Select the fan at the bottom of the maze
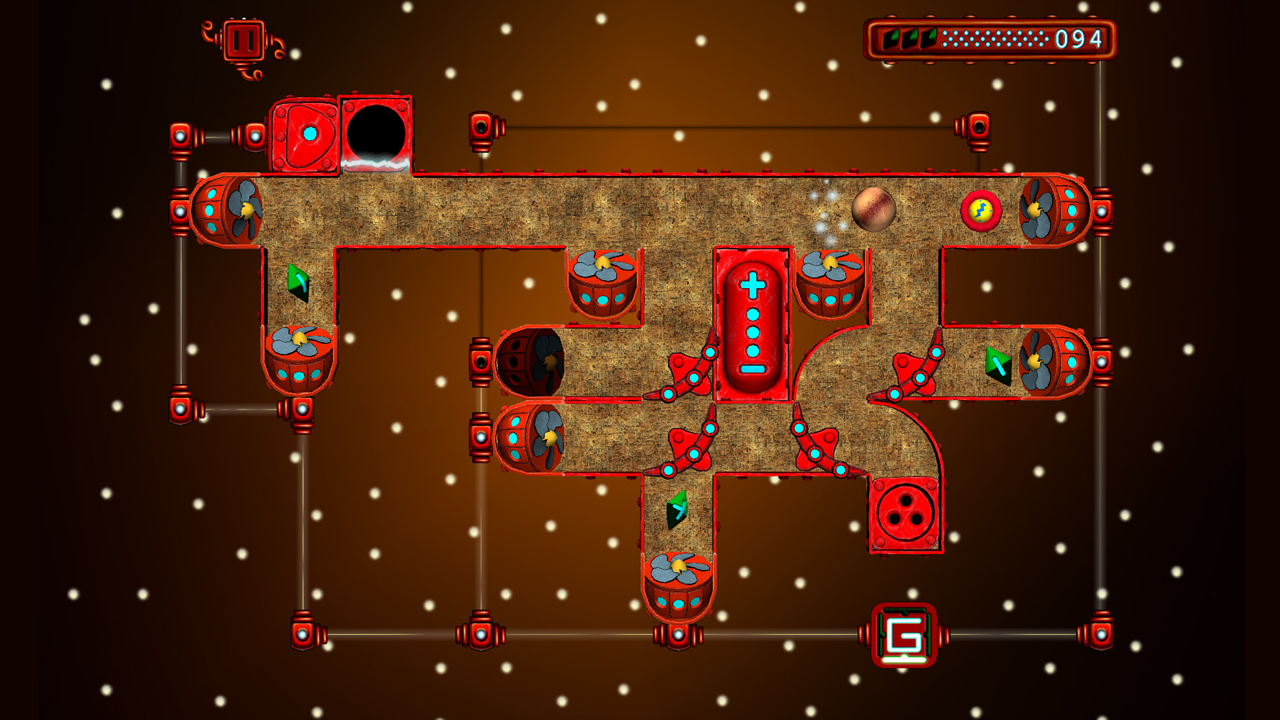The image size is (1280, 720). pos(680,572)
